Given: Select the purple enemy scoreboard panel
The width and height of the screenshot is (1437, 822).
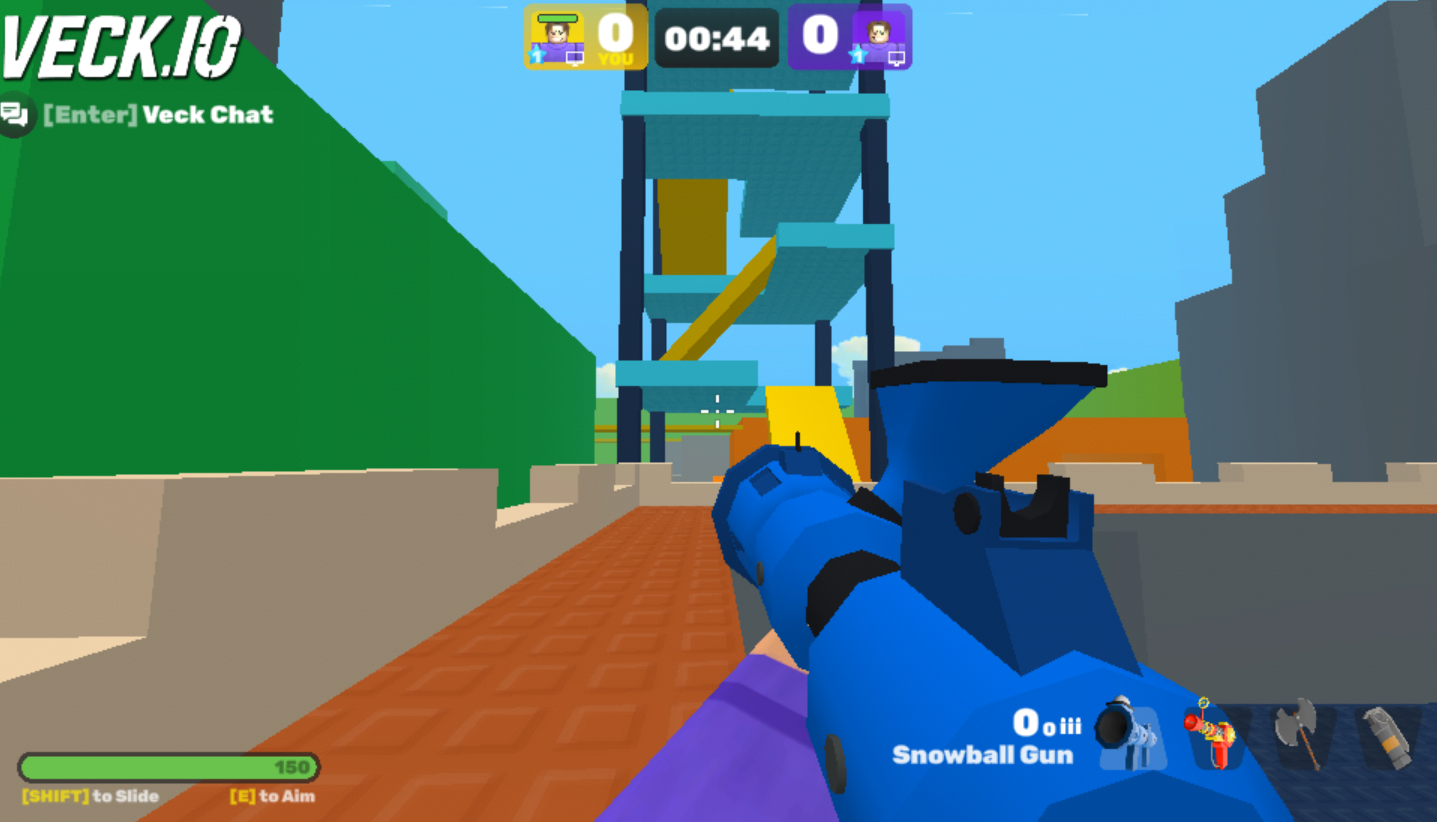Looking at the screenshot, I should pos(850,38).
